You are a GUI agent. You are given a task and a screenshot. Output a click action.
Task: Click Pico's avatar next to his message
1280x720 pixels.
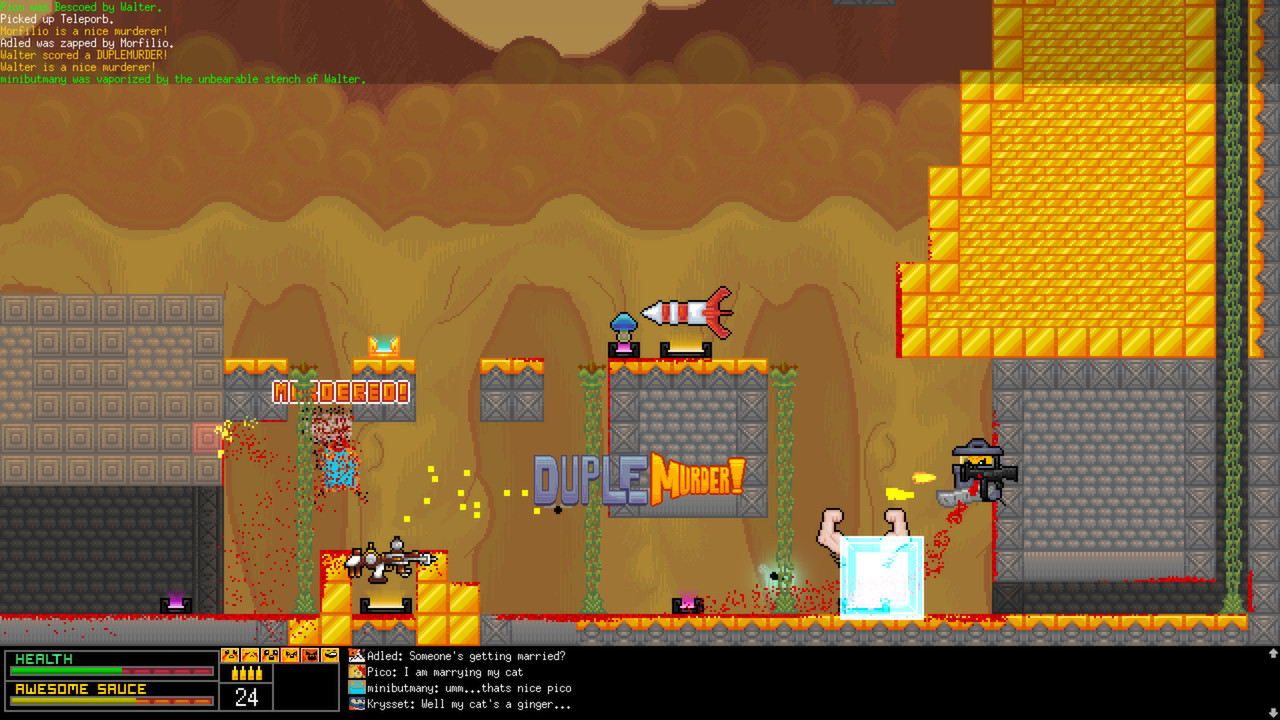coord(355,673)
